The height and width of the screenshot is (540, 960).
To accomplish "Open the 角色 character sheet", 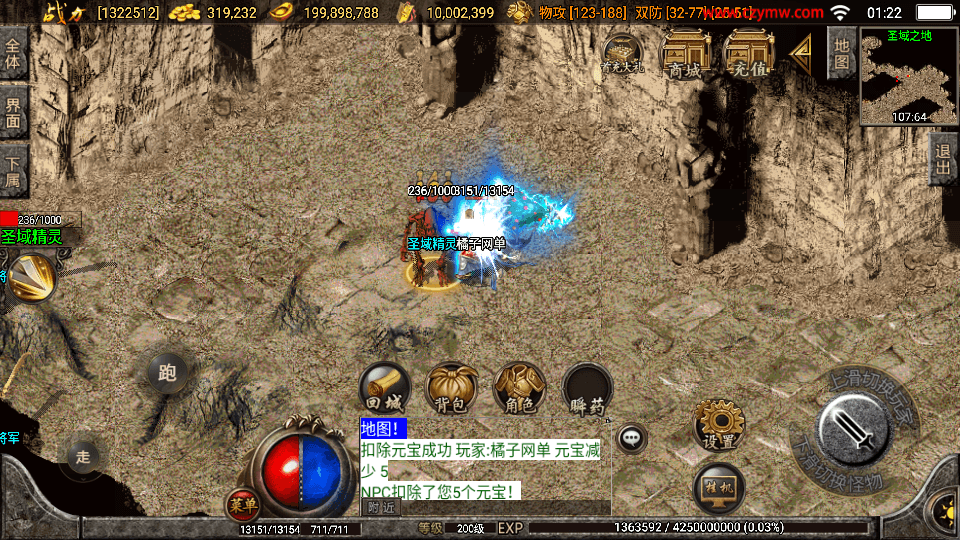I will coord(518,388).
